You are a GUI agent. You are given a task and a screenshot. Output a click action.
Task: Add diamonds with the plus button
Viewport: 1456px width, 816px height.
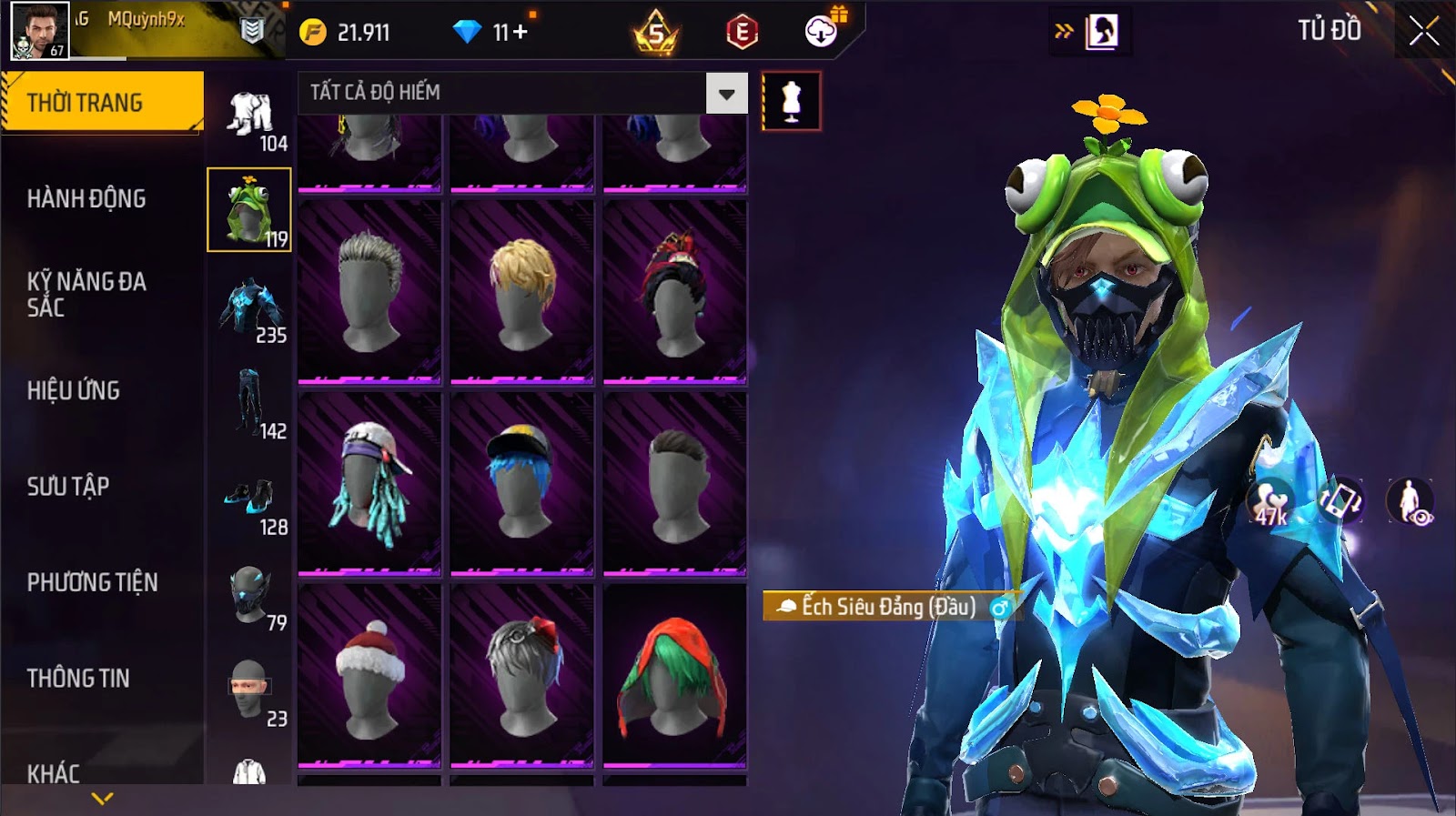520,33
